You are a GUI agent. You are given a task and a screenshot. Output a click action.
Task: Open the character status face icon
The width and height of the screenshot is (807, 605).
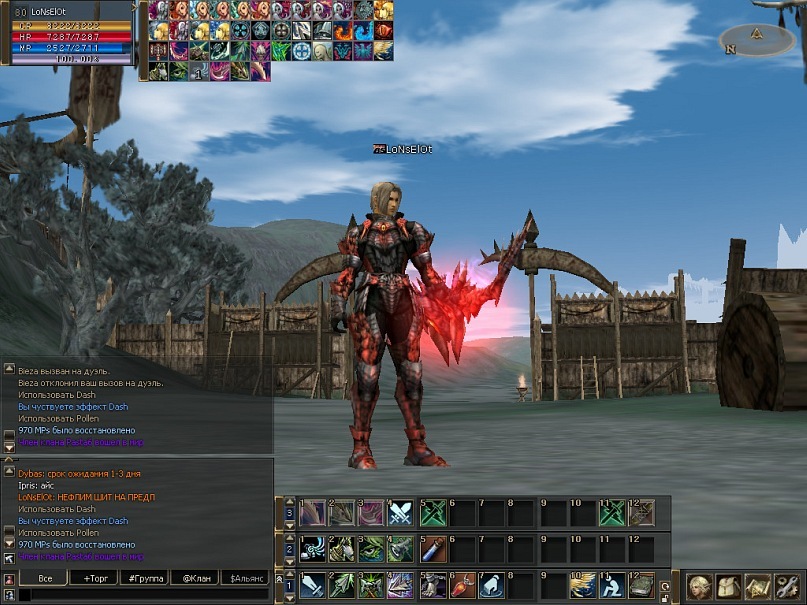[x=699, y=587]
